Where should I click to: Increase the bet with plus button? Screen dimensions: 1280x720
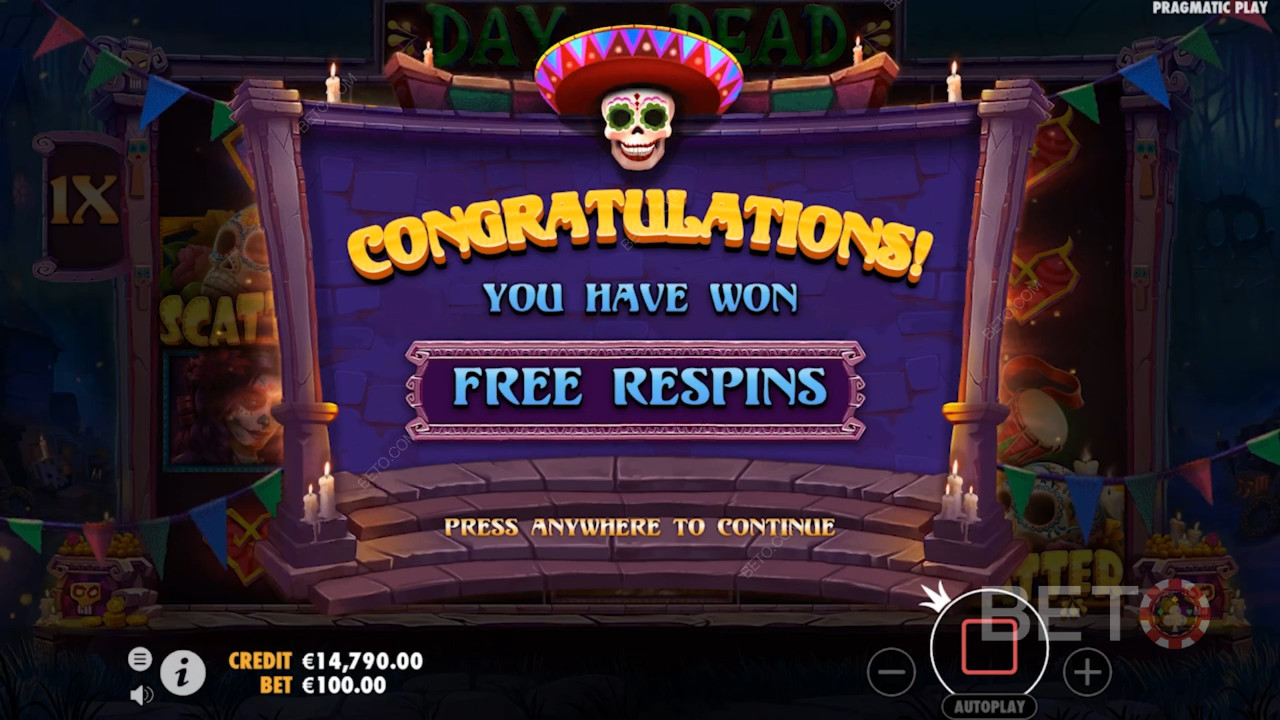coord(1087,672)
